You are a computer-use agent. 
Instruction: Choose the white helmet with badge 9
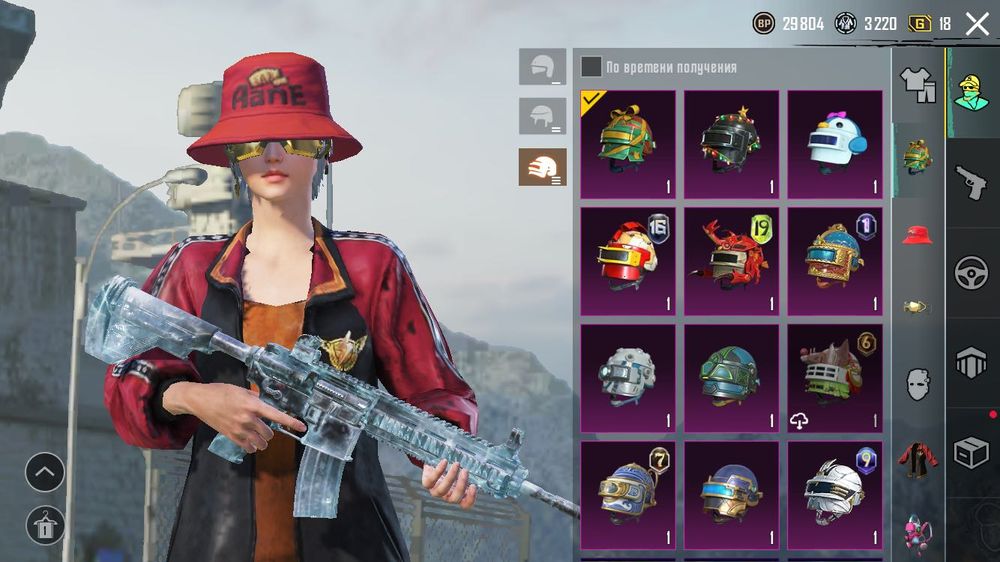[835, 495]
